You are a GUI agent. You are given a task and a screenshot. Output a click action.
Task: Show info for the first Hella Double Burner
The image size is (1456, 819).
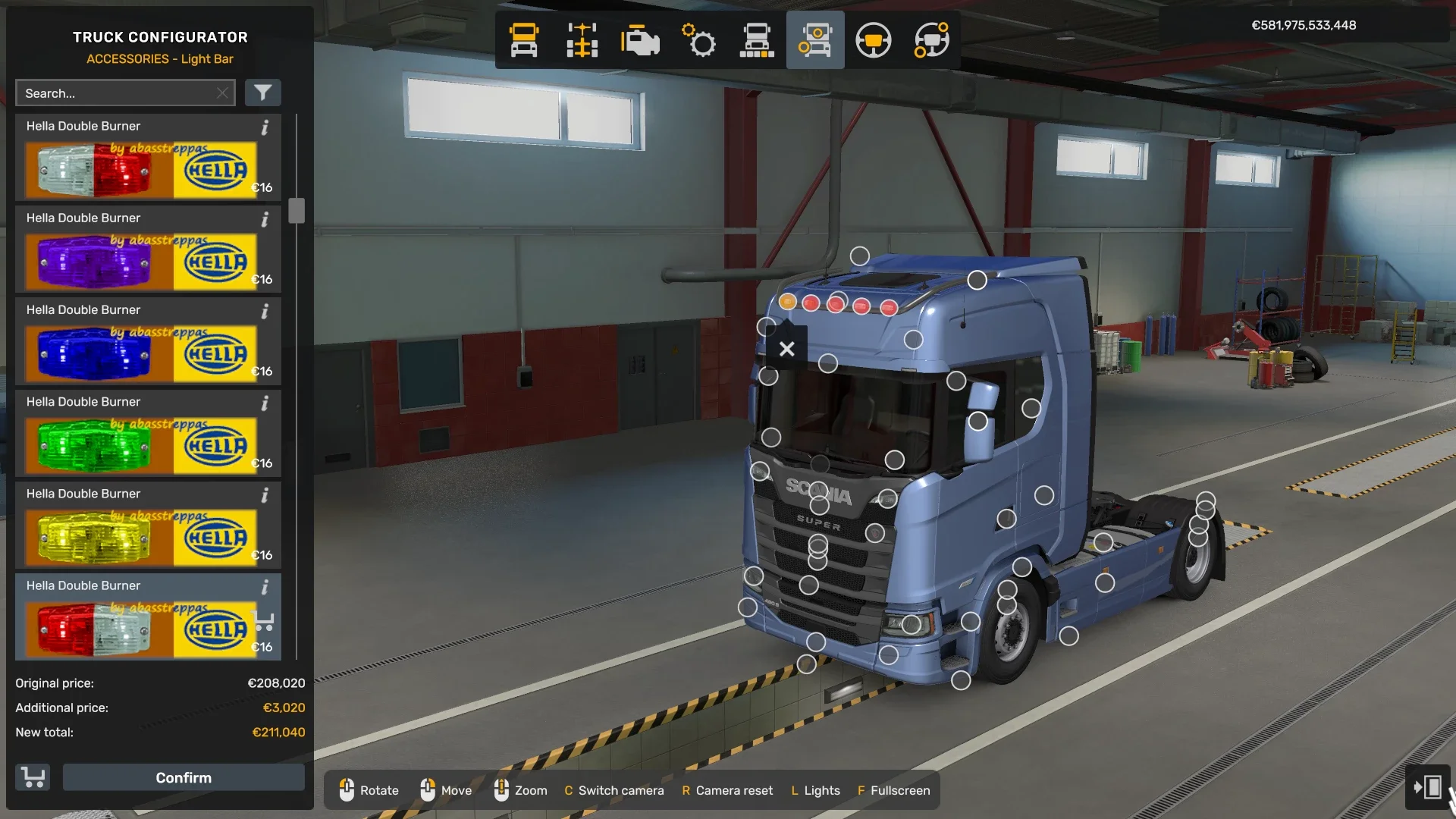(x=265, y=129)
